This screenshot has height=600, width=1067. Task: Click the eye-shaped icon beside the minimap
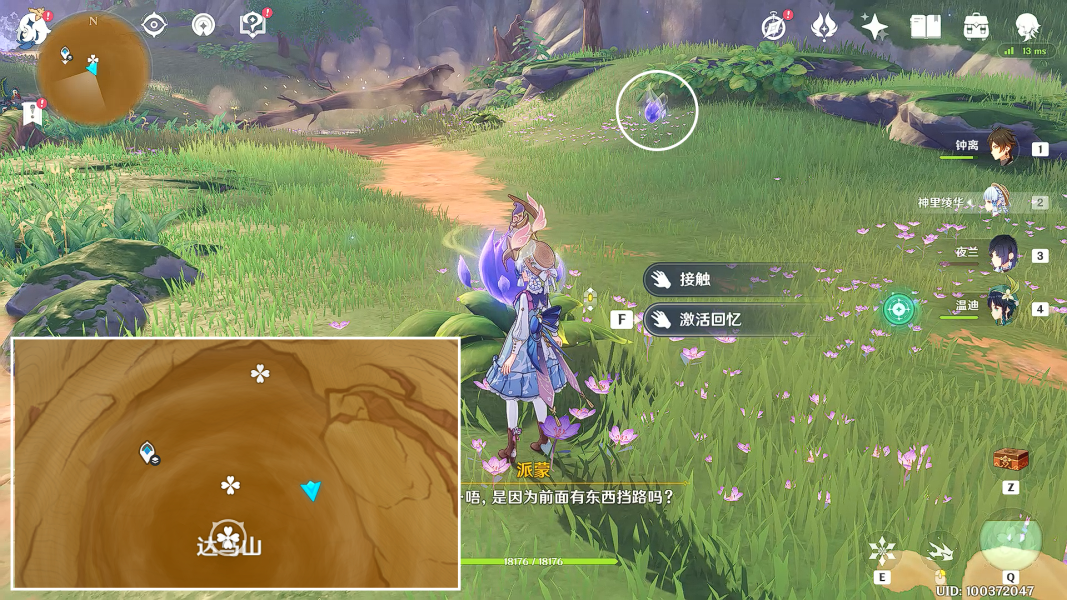[154, 25]
